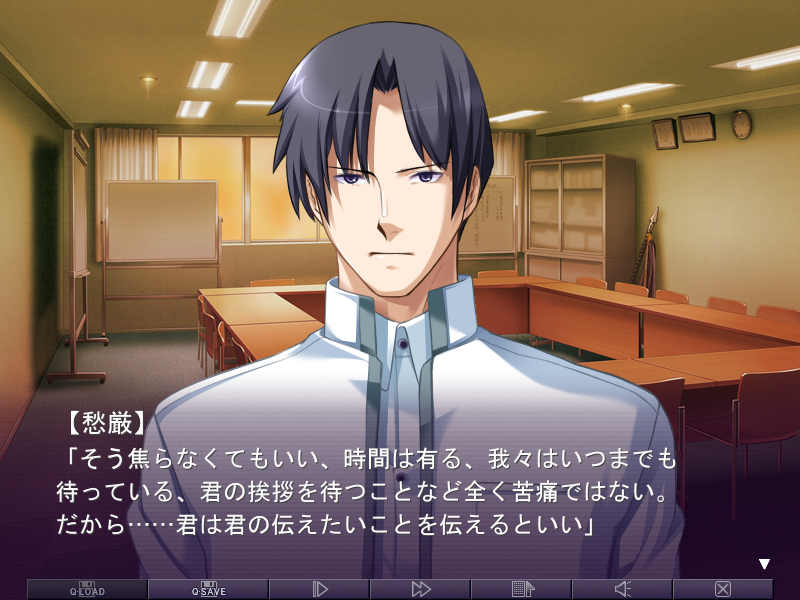Advance dialogue with the white triangle indicator
The width and height of the screenshot is (800, 600).
pos(765,564)
